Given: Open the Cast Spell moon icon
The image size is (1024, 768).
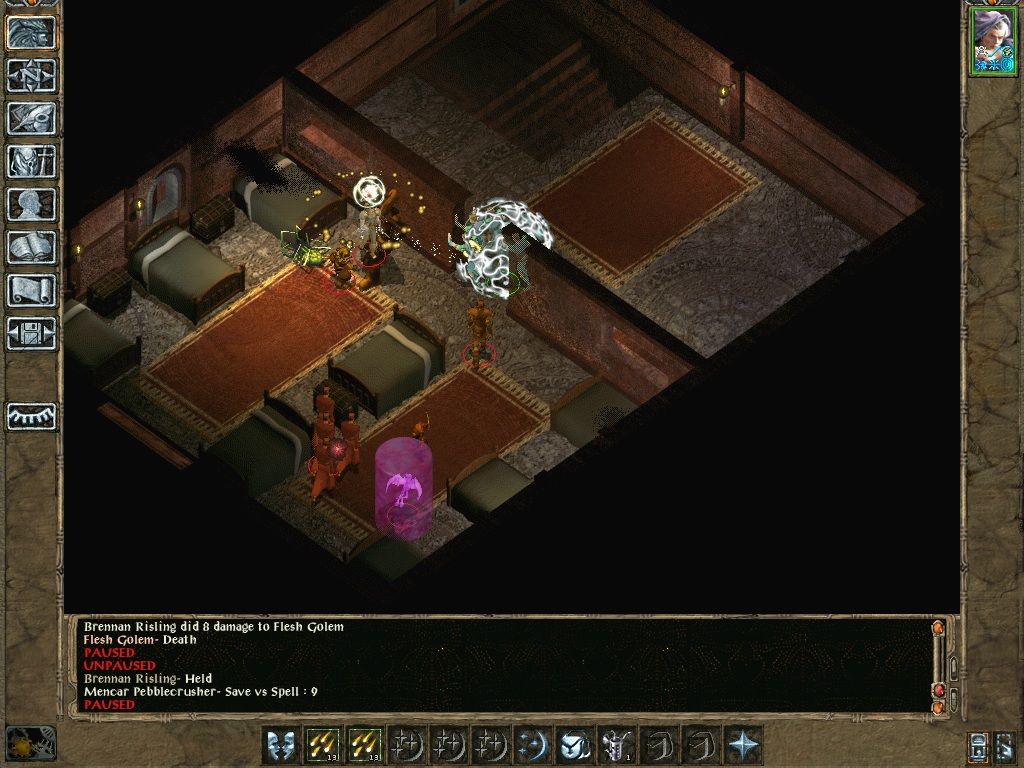Looking at the screenshot, I should pyautogui.click(x=531, y=745).
